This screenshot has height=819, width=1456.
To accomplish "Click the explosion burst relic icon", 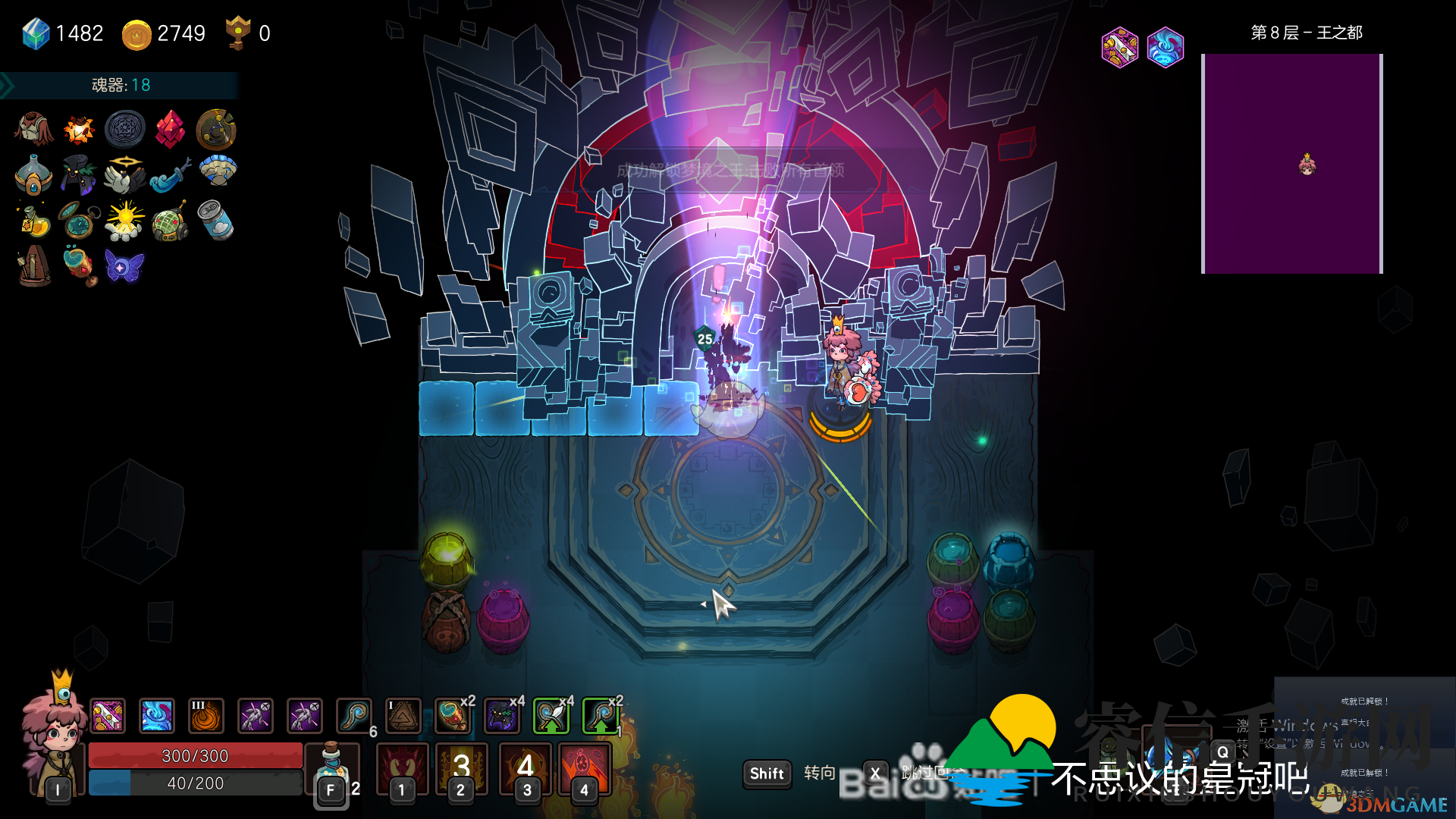I will point(79,130).
